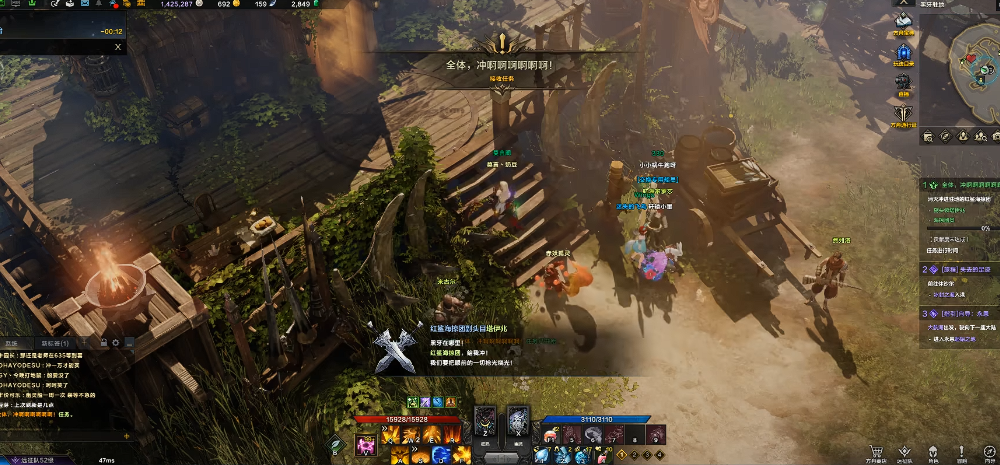
Task: Select the first quest in the tracker
Action: (960, 185)
